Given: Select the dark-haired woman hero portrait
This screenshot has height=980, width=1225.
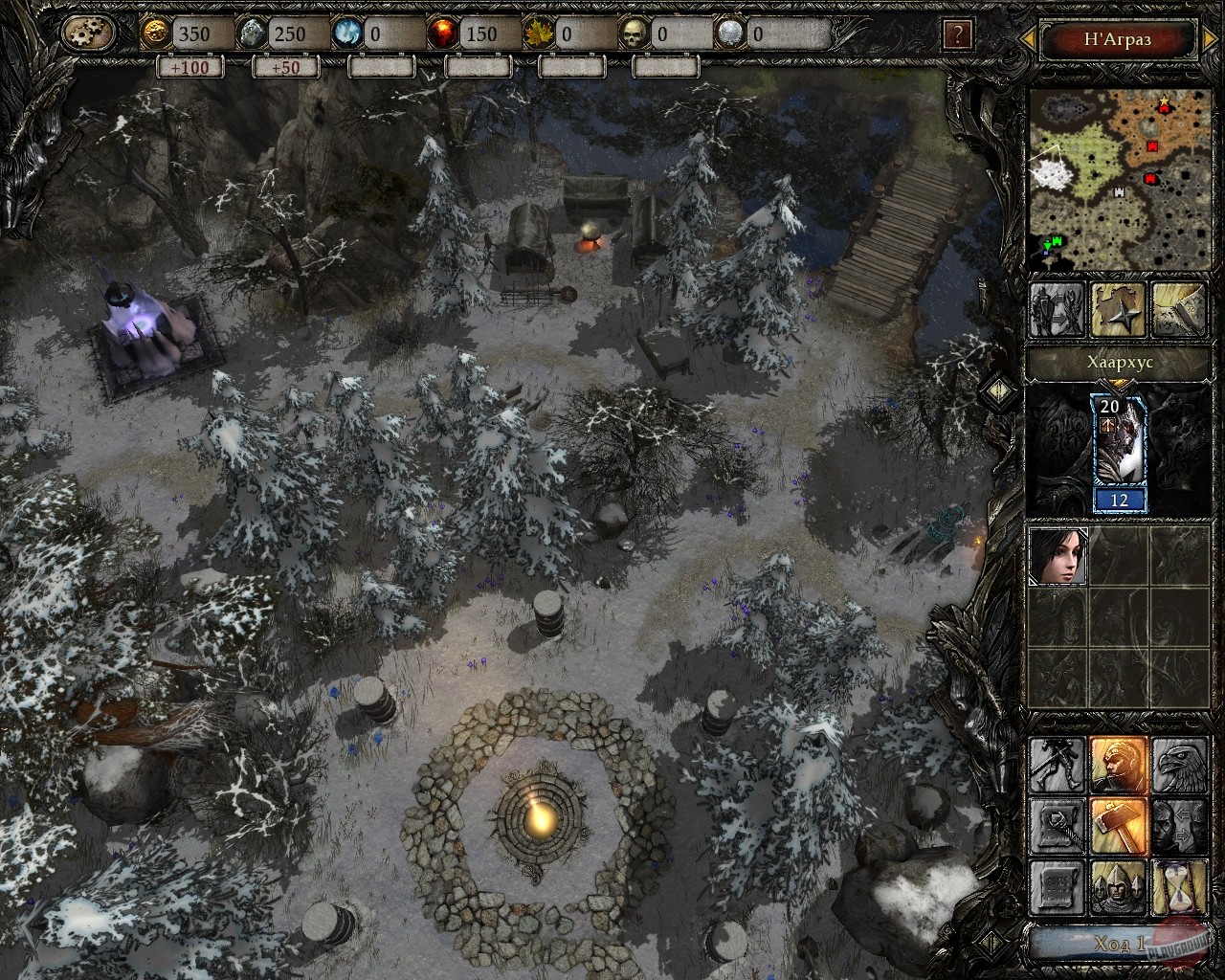Looking at the screenshot, I should 1058,556.
